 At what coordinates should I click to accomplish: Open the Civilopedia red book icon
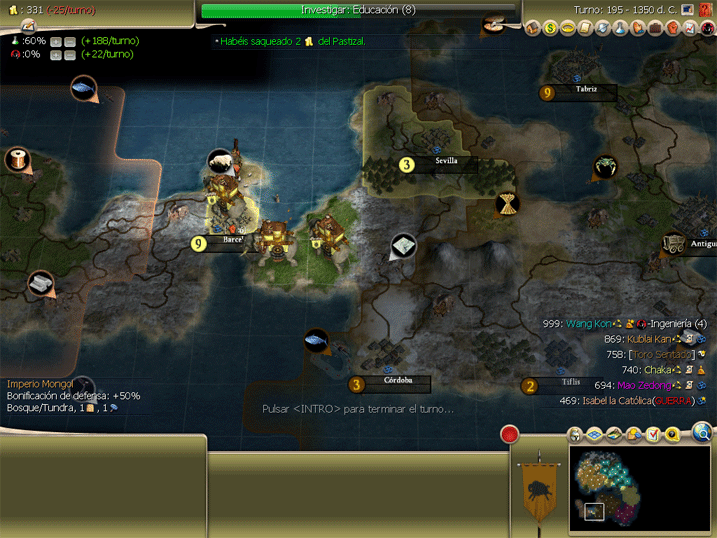click(x=707, y=10)
